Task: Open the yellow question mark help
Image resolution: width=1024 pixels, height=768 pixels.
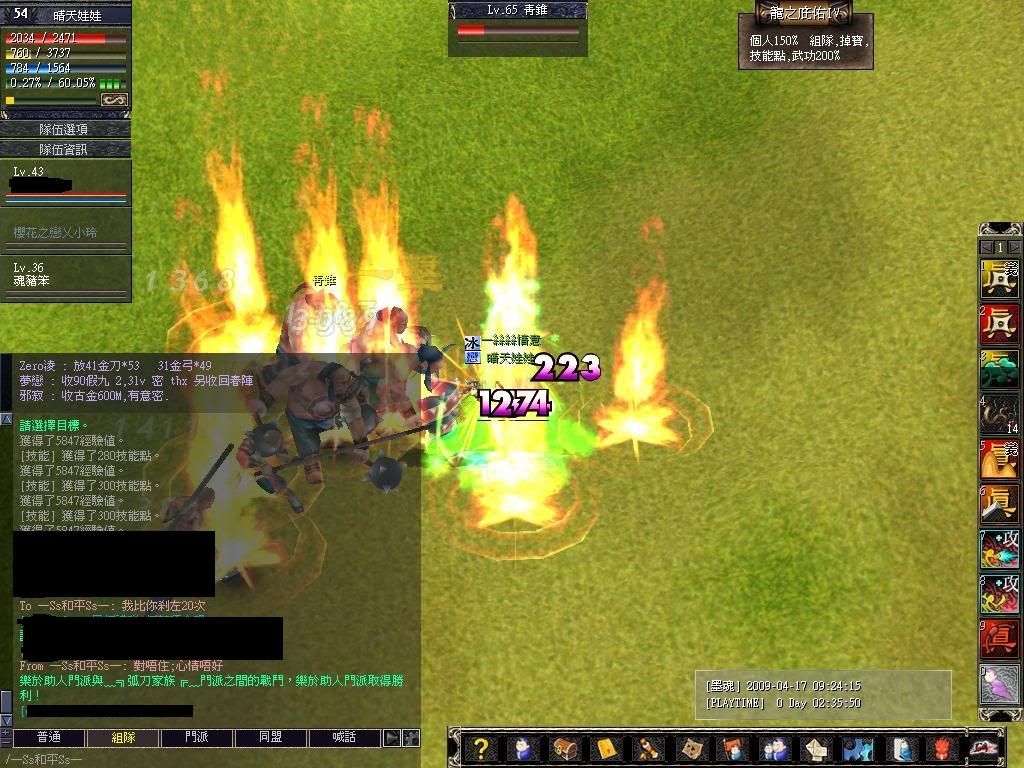Action: [x=481, y=748]
